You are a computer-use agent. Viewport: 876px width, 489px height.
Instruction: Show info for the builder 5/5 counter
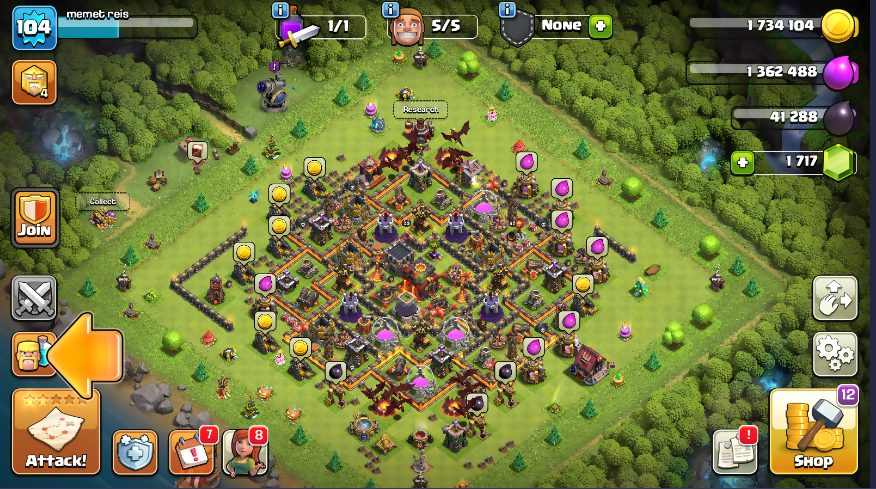392,9
